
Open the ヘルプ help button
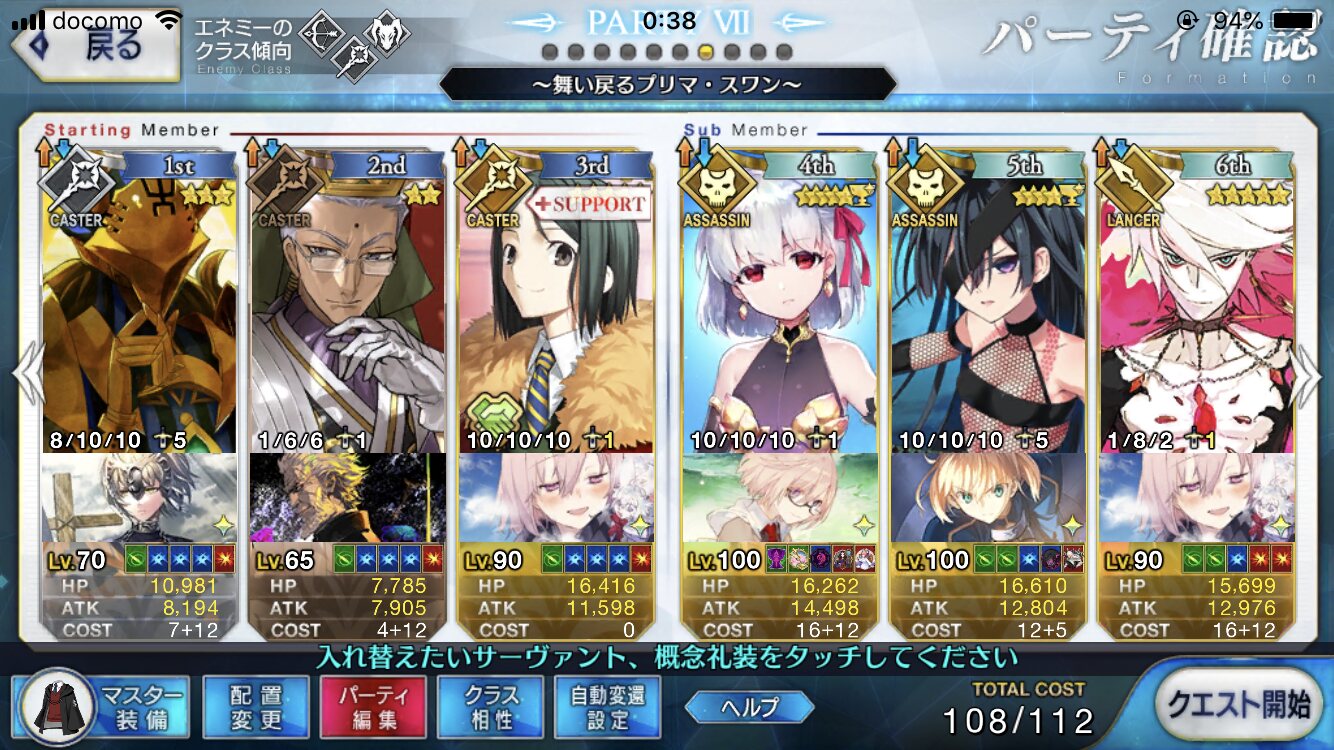point(749,707)
